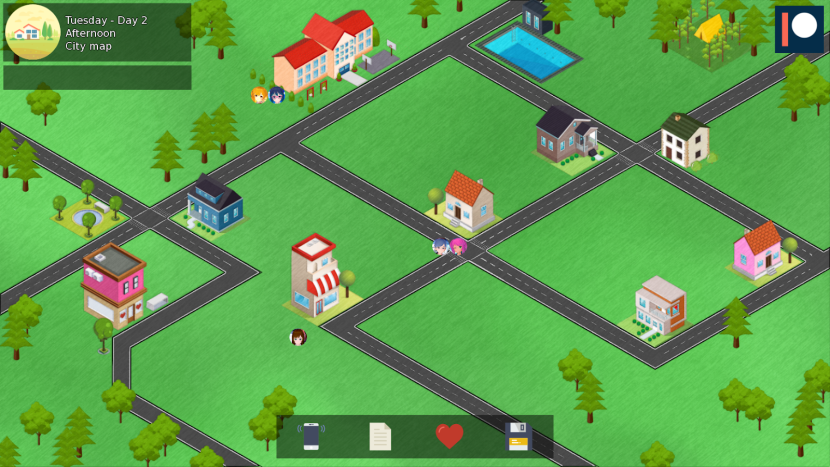Open the phone from the bottom toolbar

(x=311, y=437)
